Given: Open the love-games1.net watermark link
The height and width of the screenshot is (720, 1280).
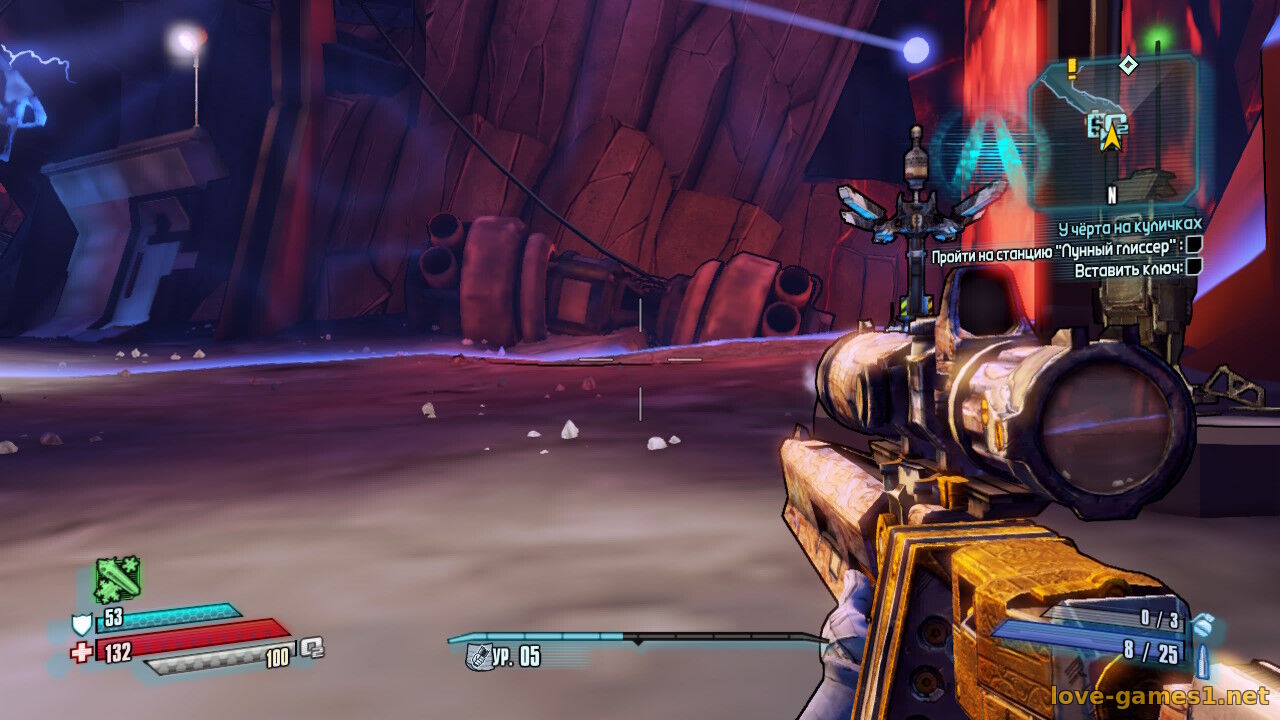Looking at the screenshot, I should point(1159,695).
